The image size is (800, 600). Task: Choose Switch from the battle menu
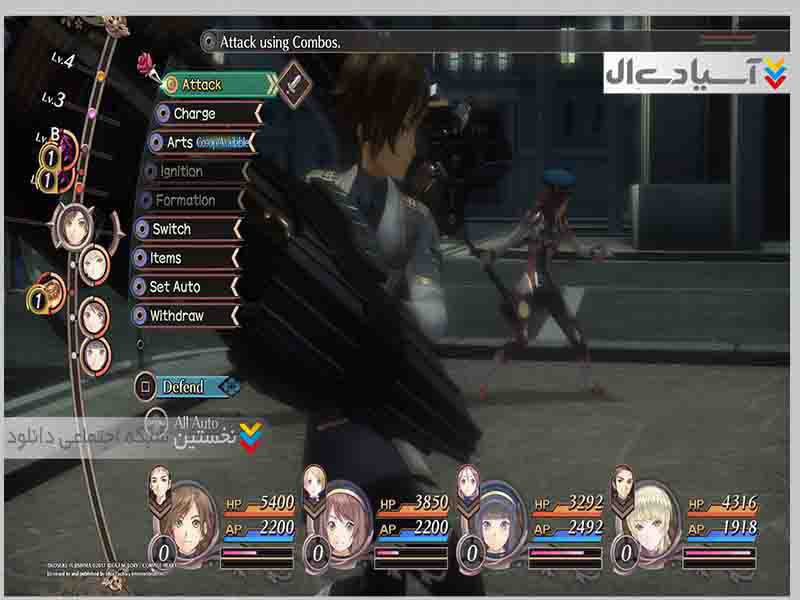183,229
